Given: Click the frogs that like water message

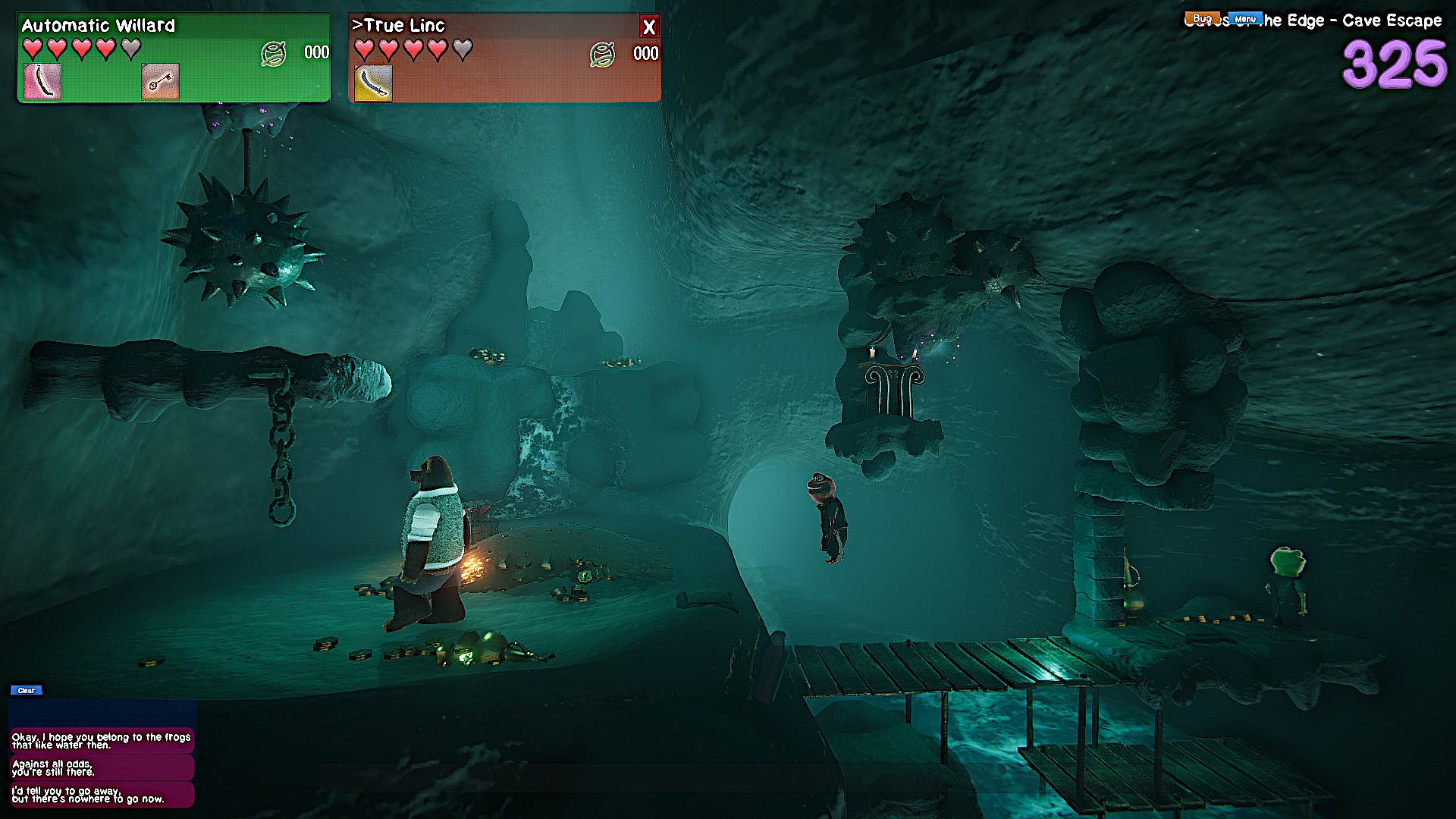Looking at the screenshot, I should (x=102, y=741).
